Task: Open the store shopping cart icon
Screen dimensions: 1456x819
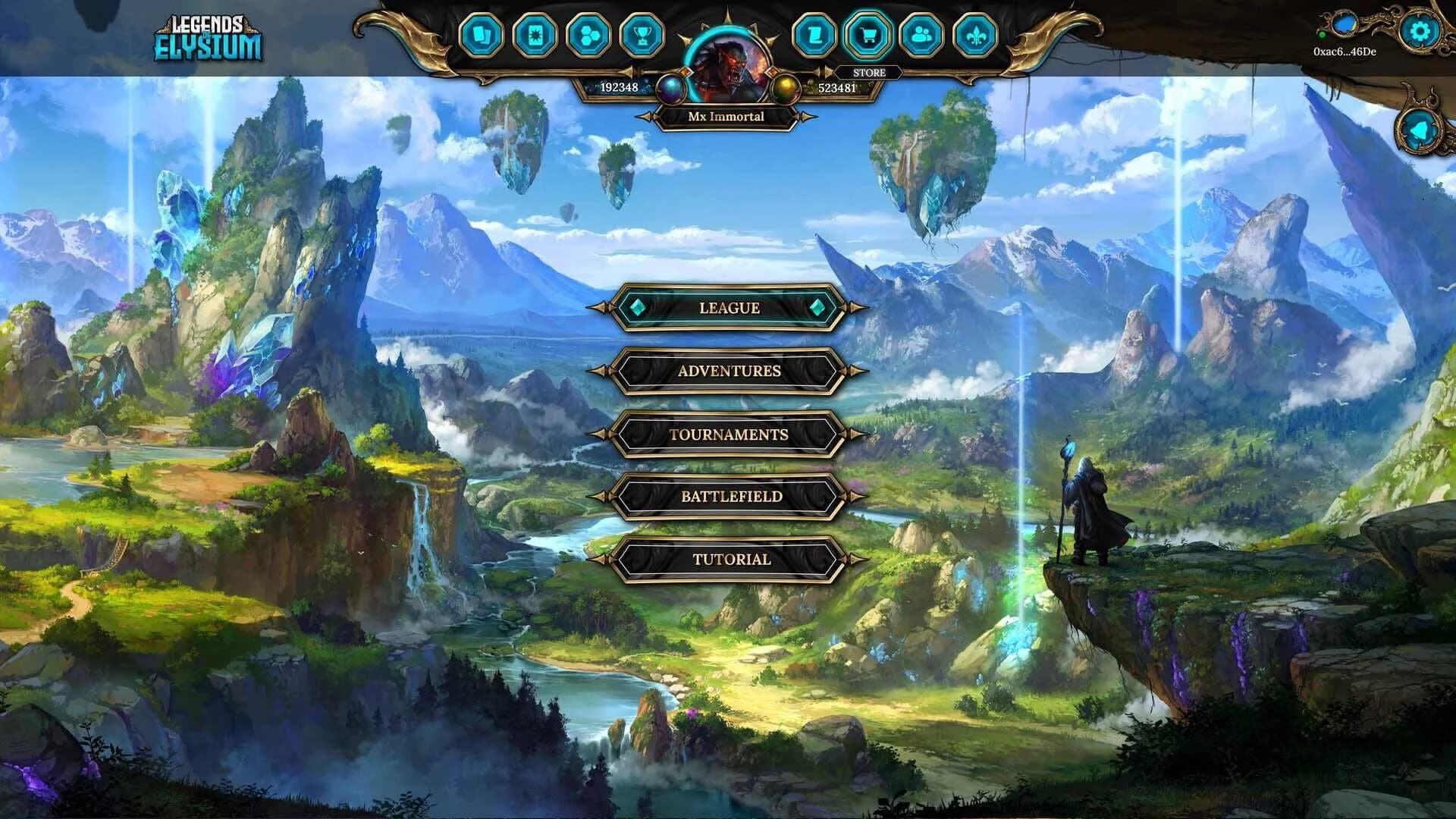Action: click(x=871, y=33)
